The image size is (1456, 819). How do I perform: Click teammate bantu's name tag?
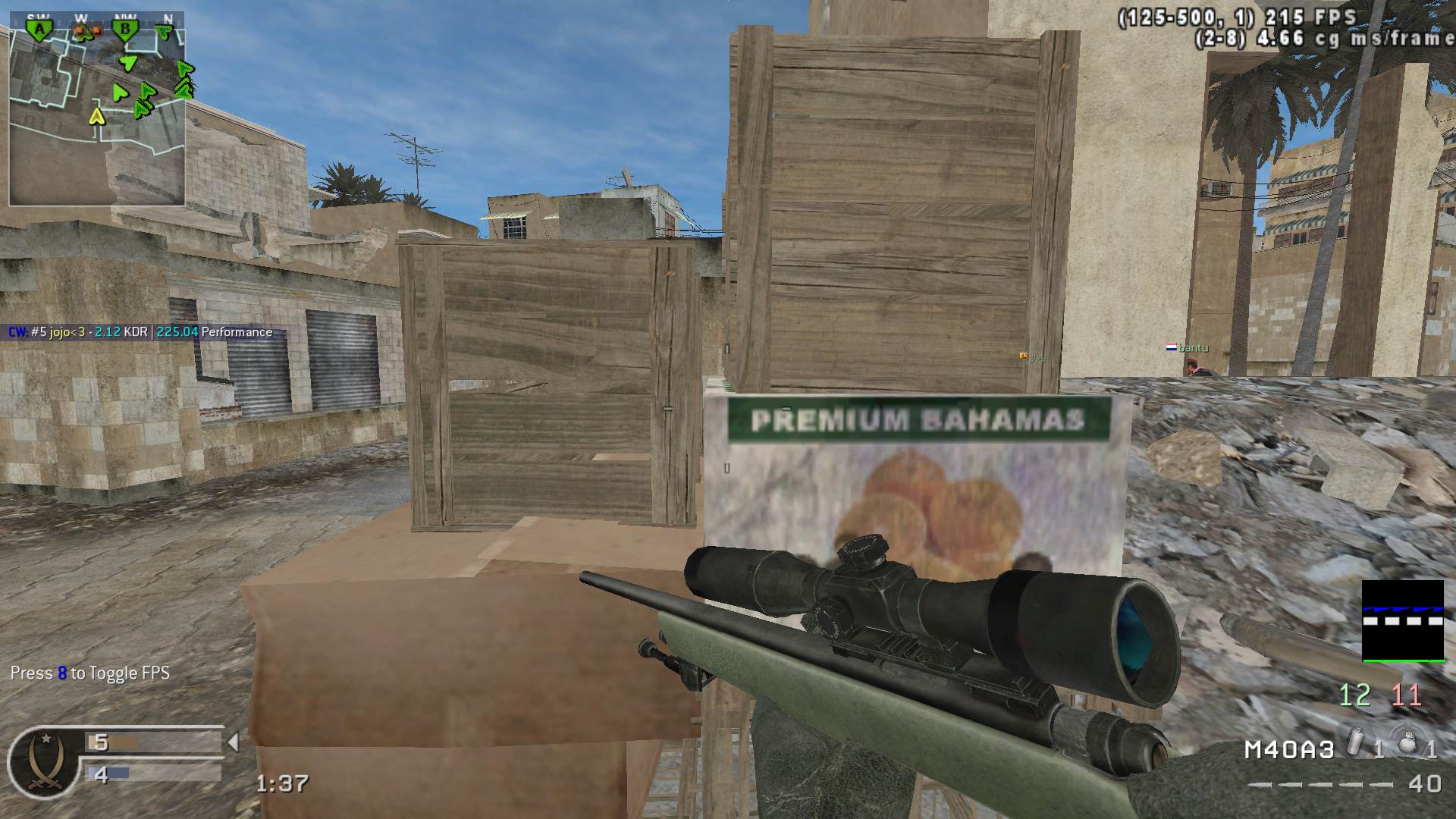pyautogui.click(x=1193, y=348)
